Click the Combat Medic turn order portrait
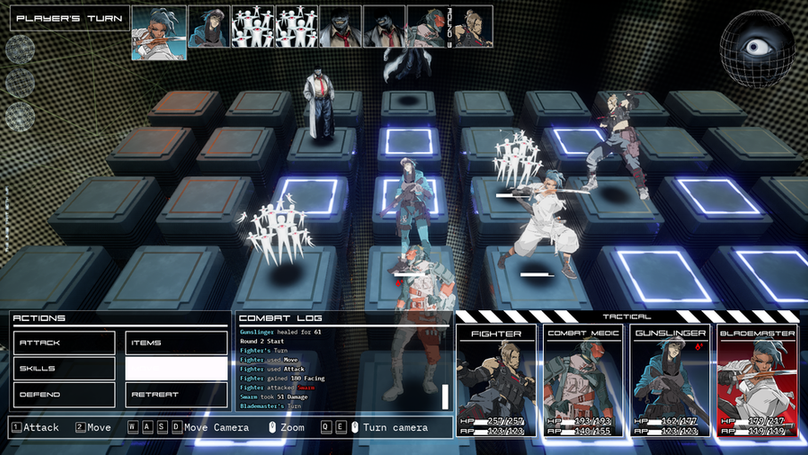The width and height of the screenshot is (808, 455). click(428, 26)
